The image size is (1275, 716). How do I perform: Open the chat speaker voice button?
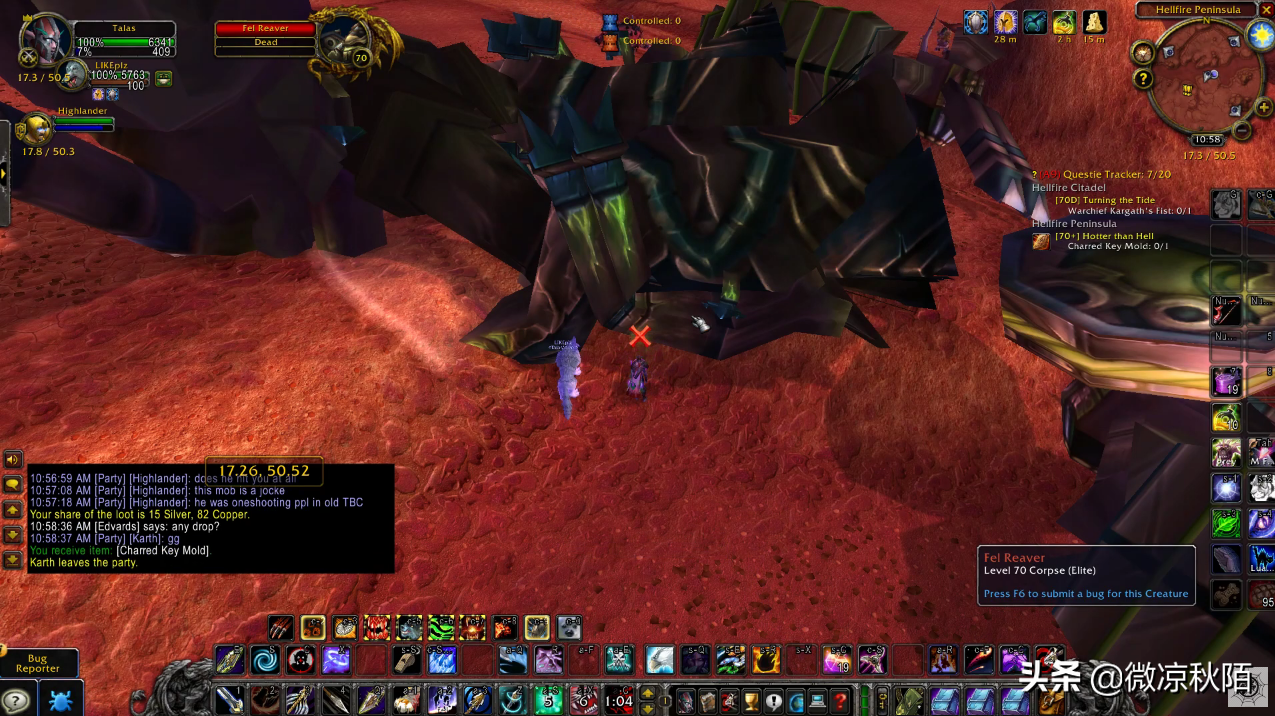(x=13, y=459)
